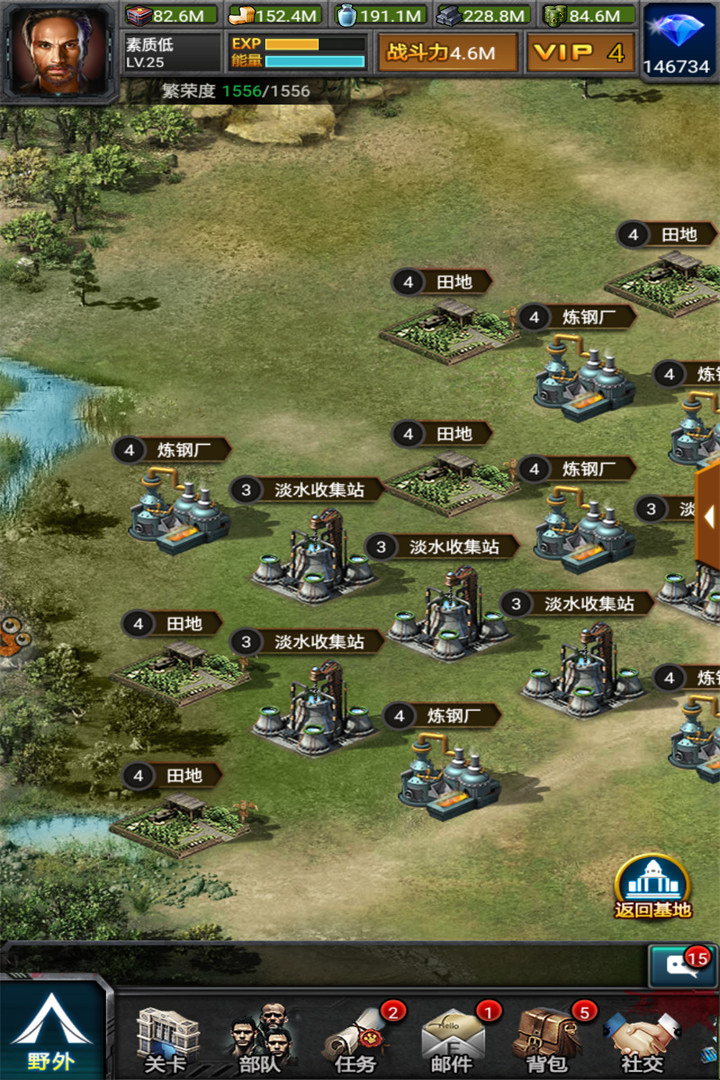Expand the orange side panel arrow
This screenshot has height=1080, width=720.
[x=709, y=517]
